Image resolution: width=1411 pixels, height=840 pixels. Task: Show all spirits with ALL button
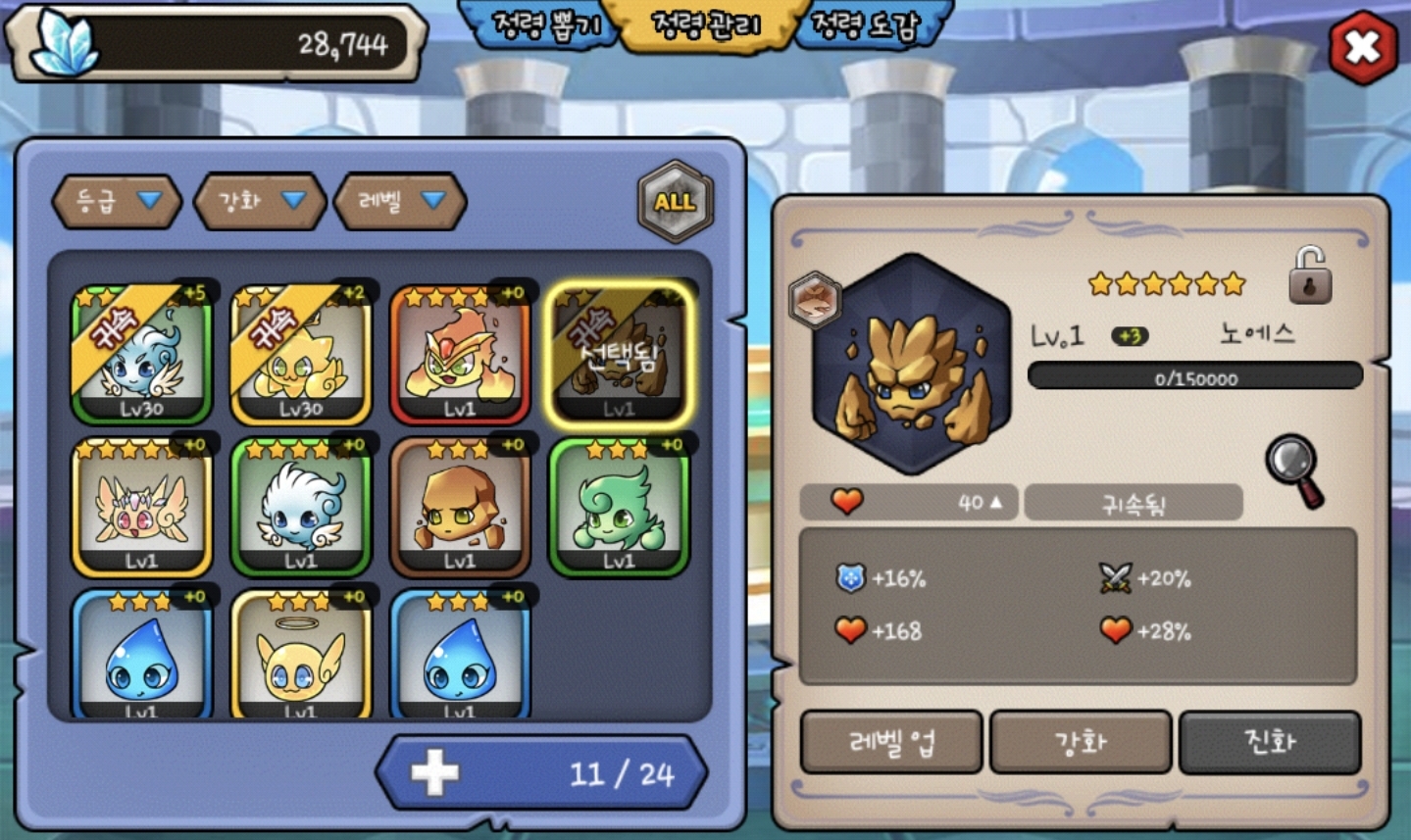(x=675, y=202)
